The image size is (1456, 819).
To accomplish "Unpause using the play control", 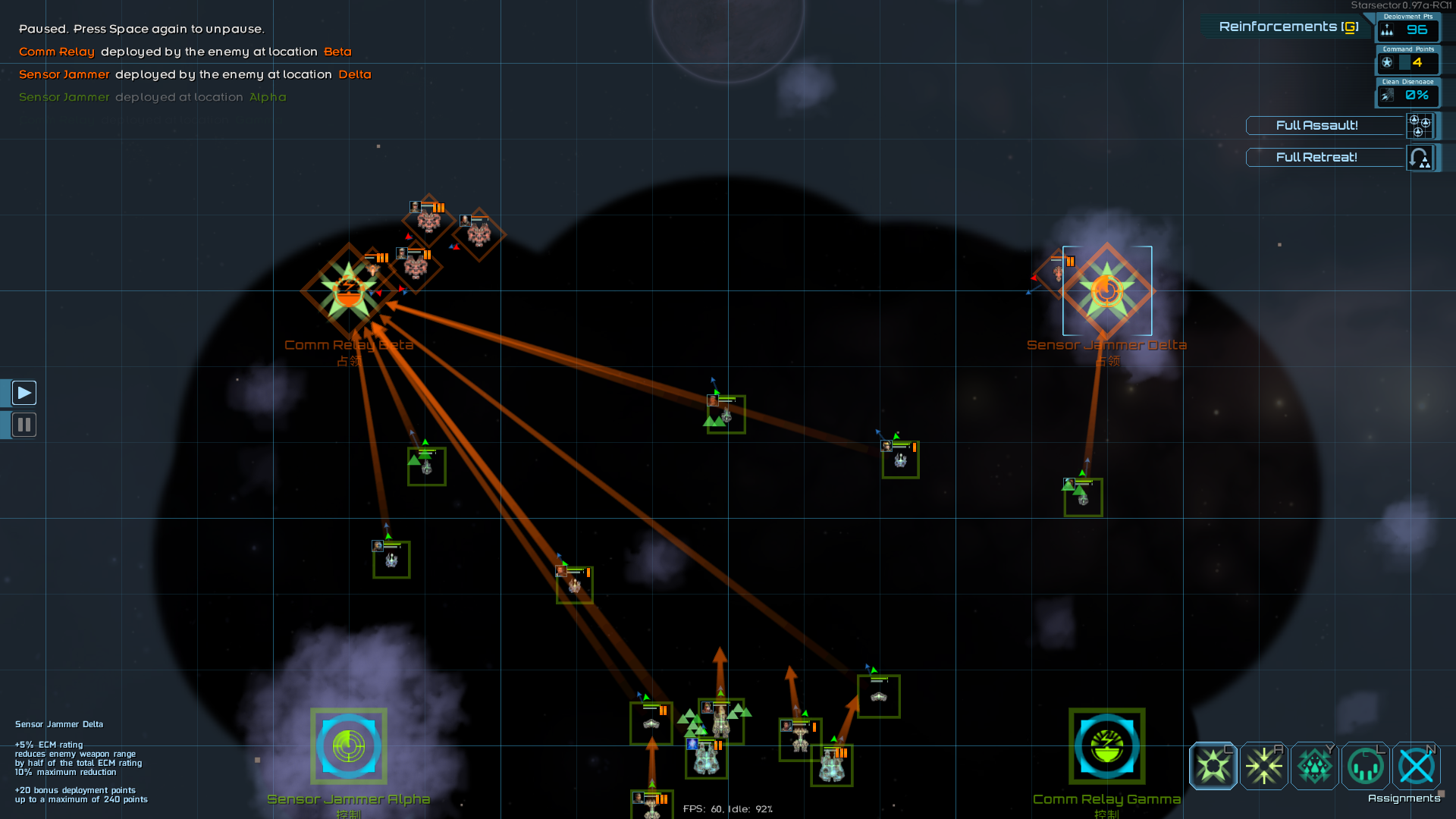I will pos(24,392).
